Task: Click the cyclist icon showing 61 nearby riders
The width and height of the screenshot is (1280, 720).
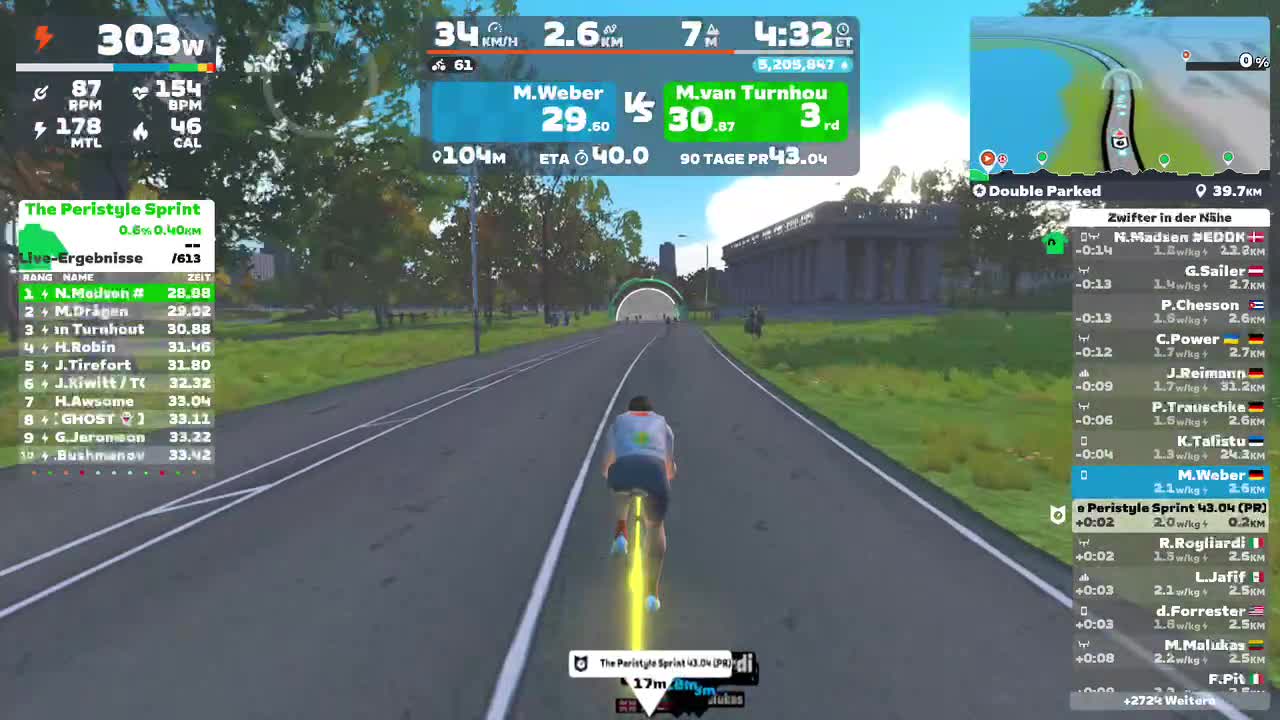Action: [x=437, y=65]
